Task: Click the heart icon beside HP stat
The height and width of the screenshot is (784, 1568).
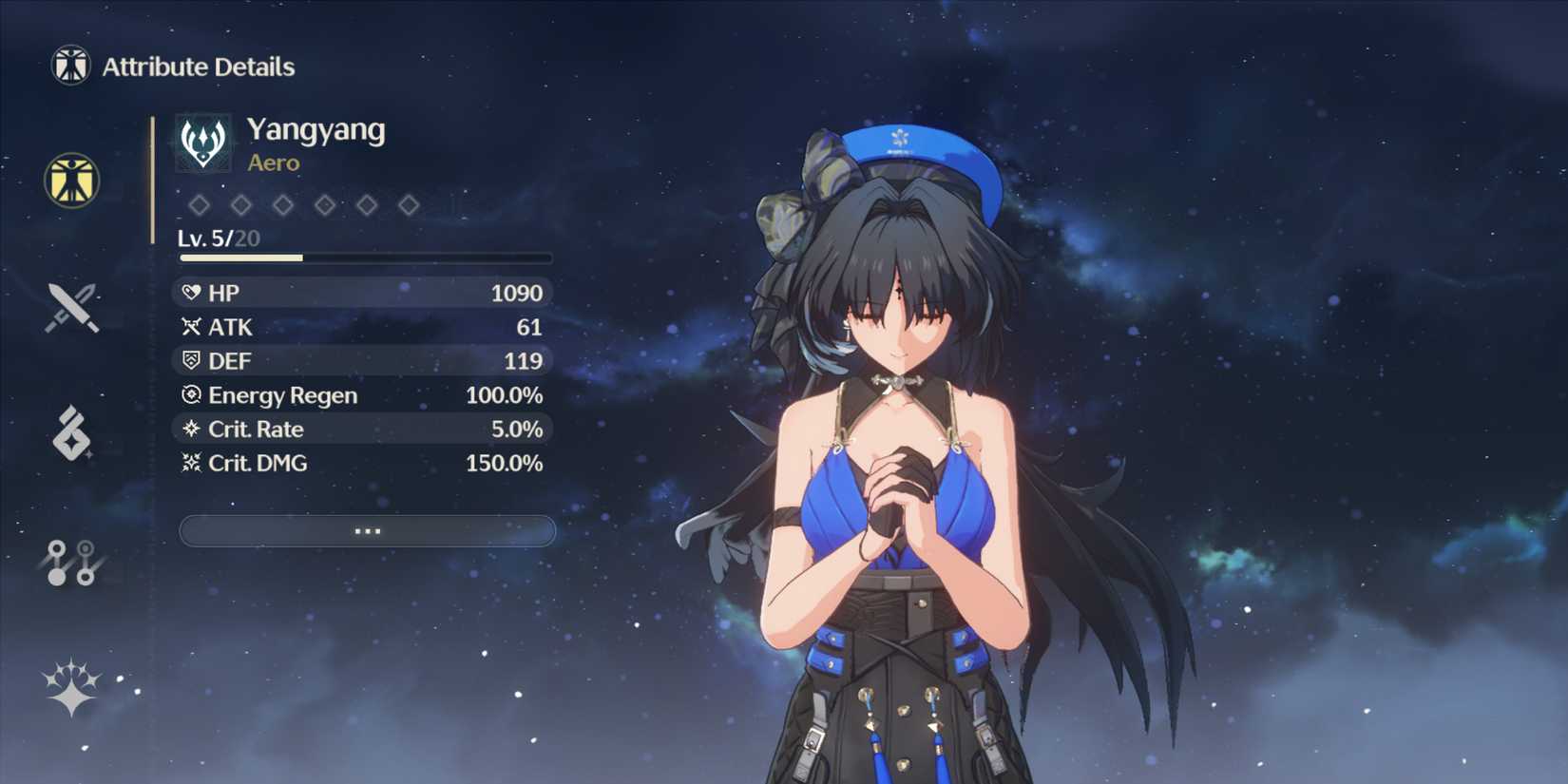Action: point(190,293)
